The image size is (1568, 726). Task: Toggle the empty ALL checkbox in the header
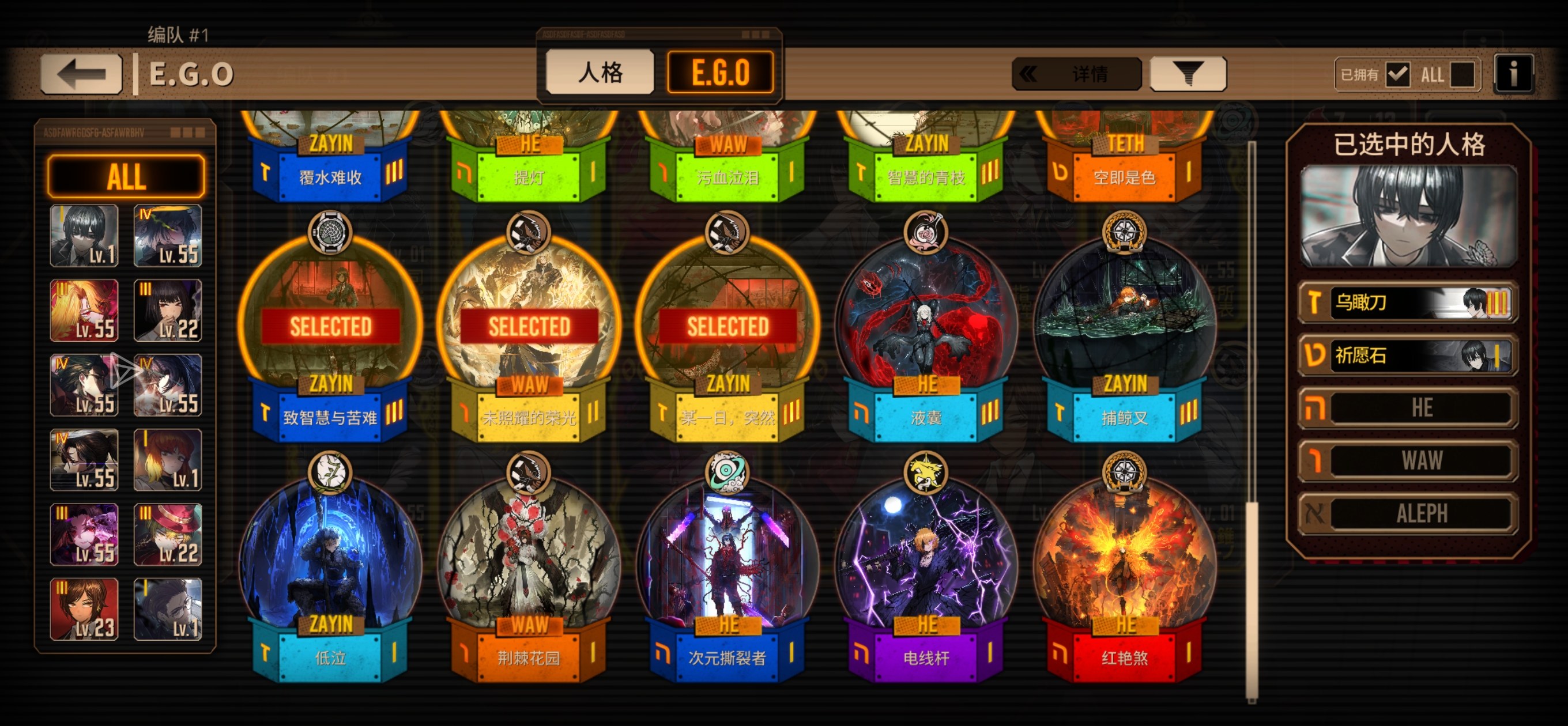coord(1462,75)
